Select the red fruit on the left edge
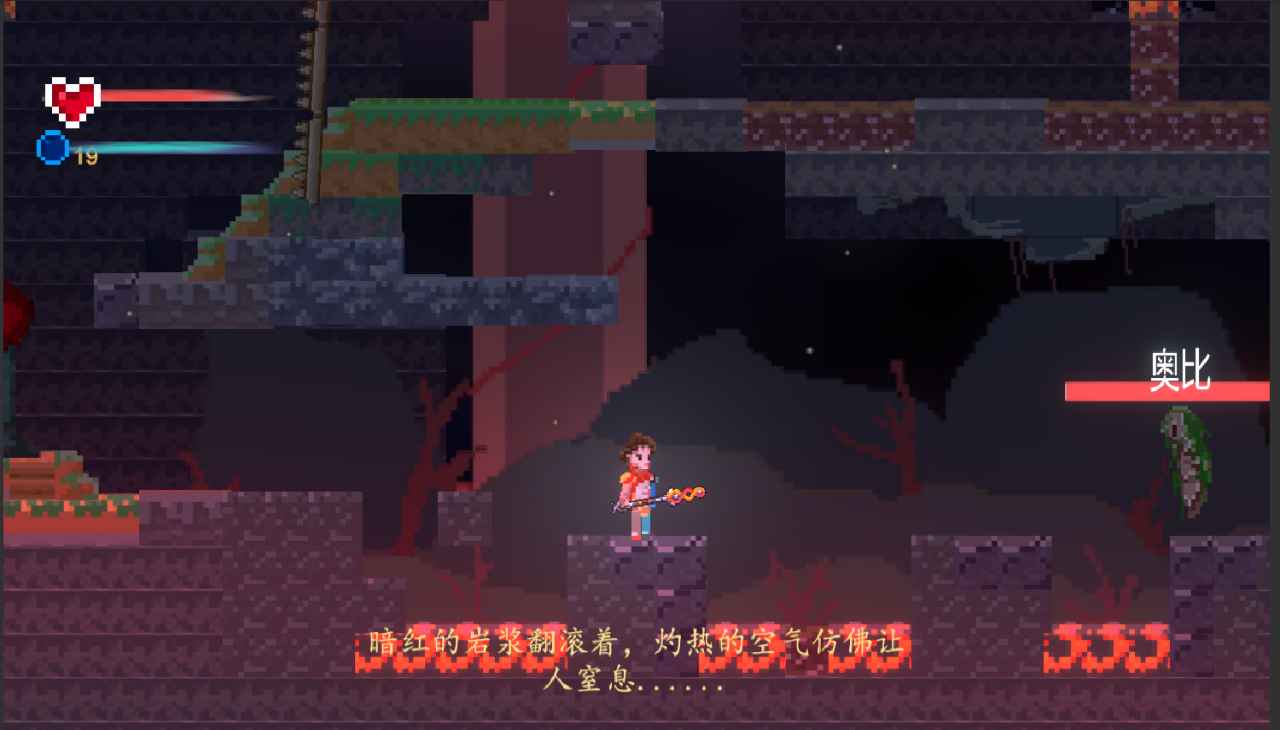1280x730 pixels. 12,310
